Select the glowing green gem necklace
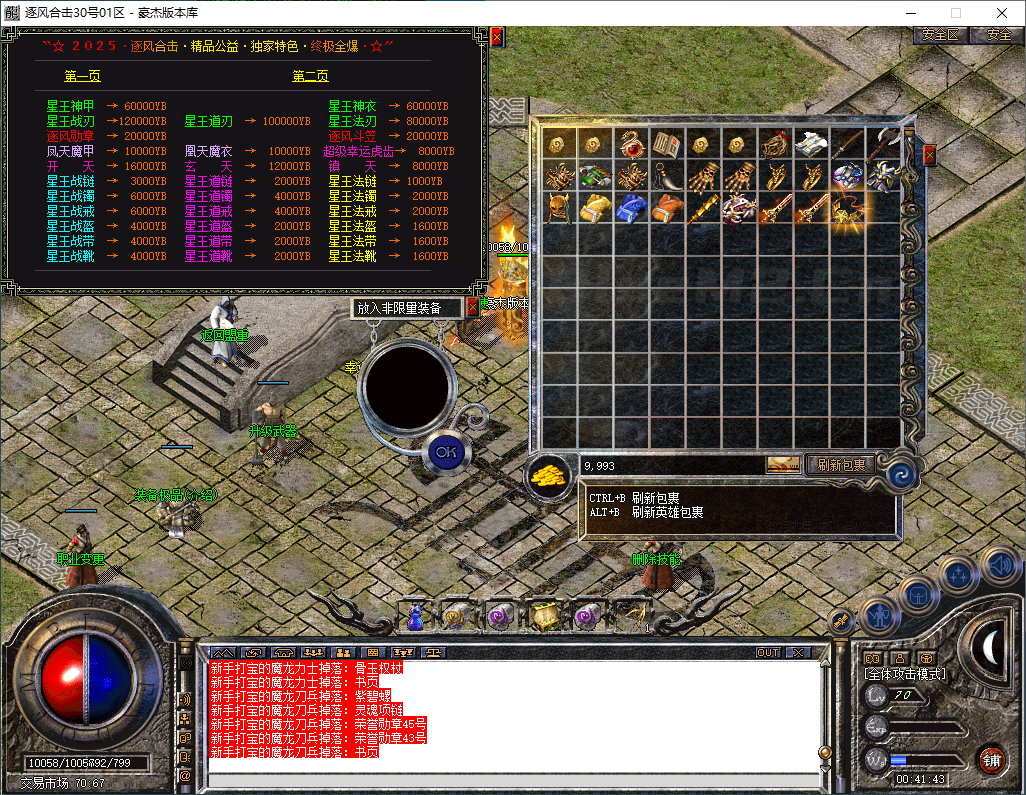The image size is (1026, 795). [847, 209]
